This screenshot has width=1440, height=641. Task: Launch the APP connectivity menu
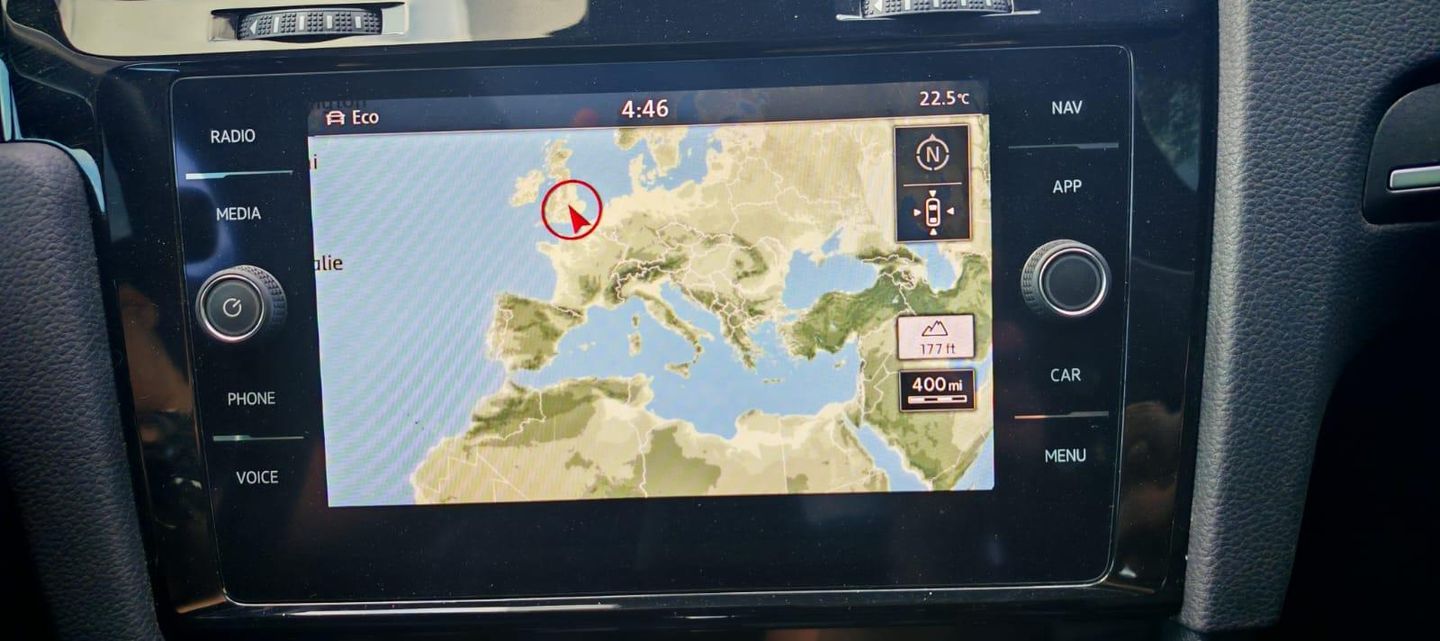(1067, 187)
